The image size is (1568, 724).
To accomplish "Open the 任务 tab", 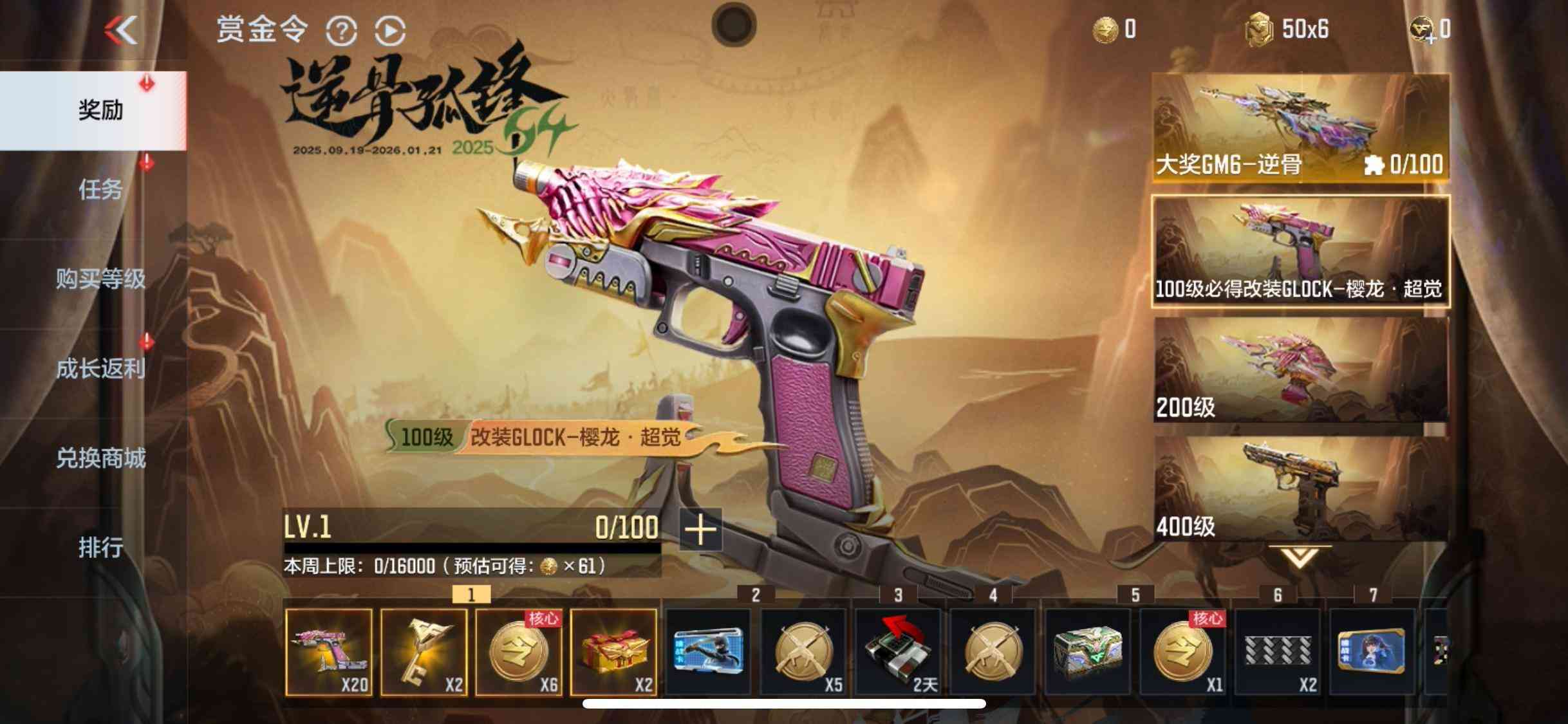I will coord(100,189).
